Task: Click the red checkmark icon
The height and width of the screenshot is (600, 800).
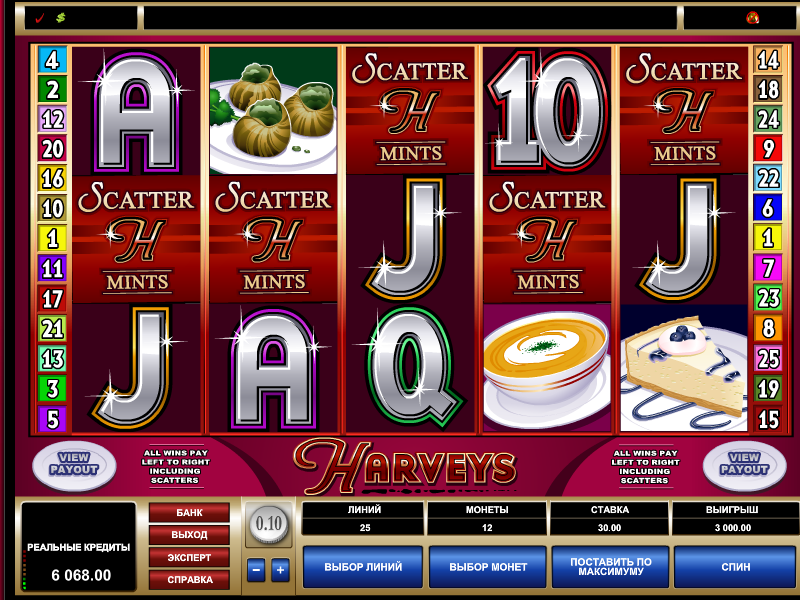Action: click(x=39, y=18)
